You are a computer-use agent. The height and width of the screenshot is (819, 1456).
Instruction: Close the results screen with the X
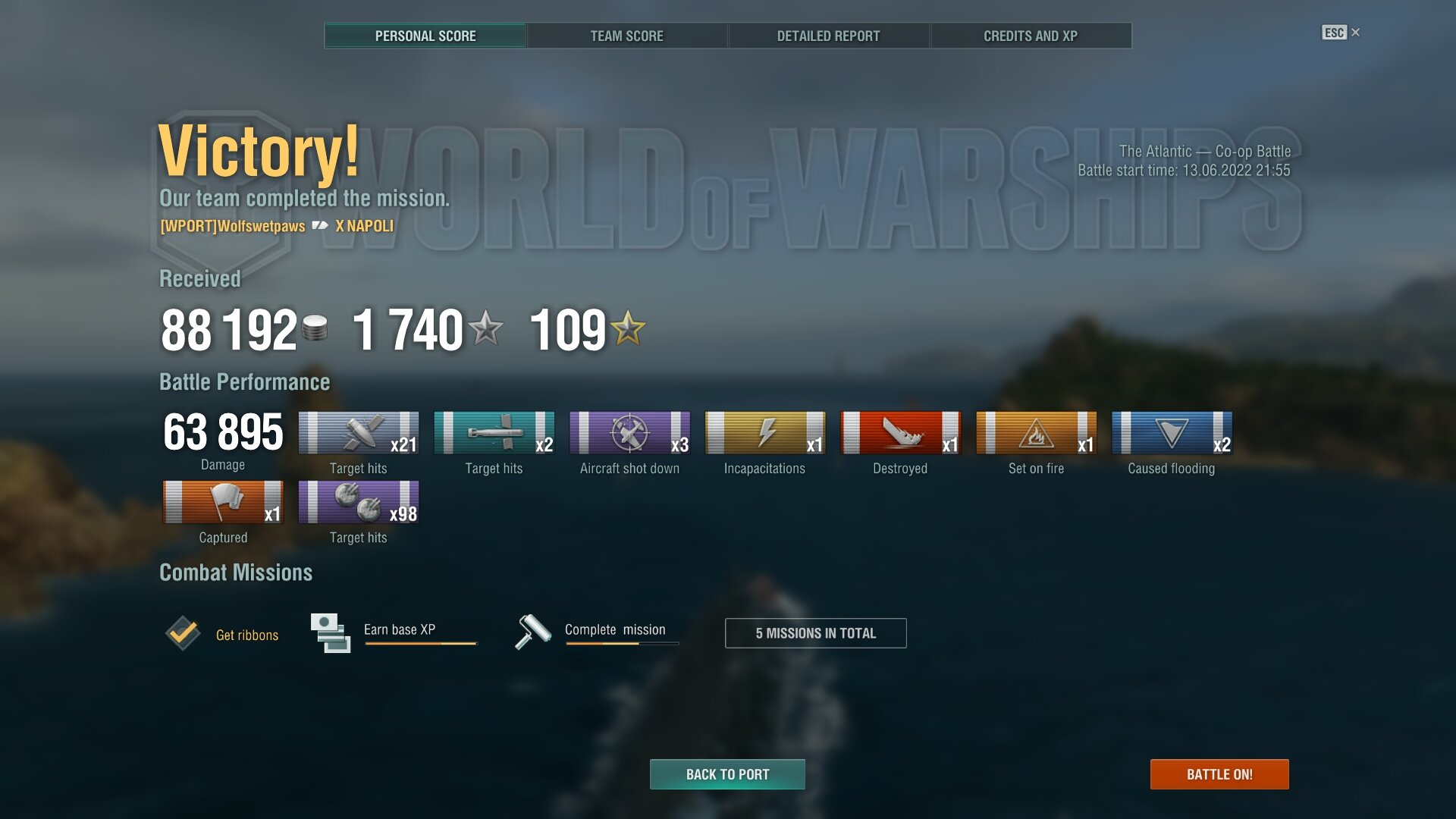(1355, 32)
